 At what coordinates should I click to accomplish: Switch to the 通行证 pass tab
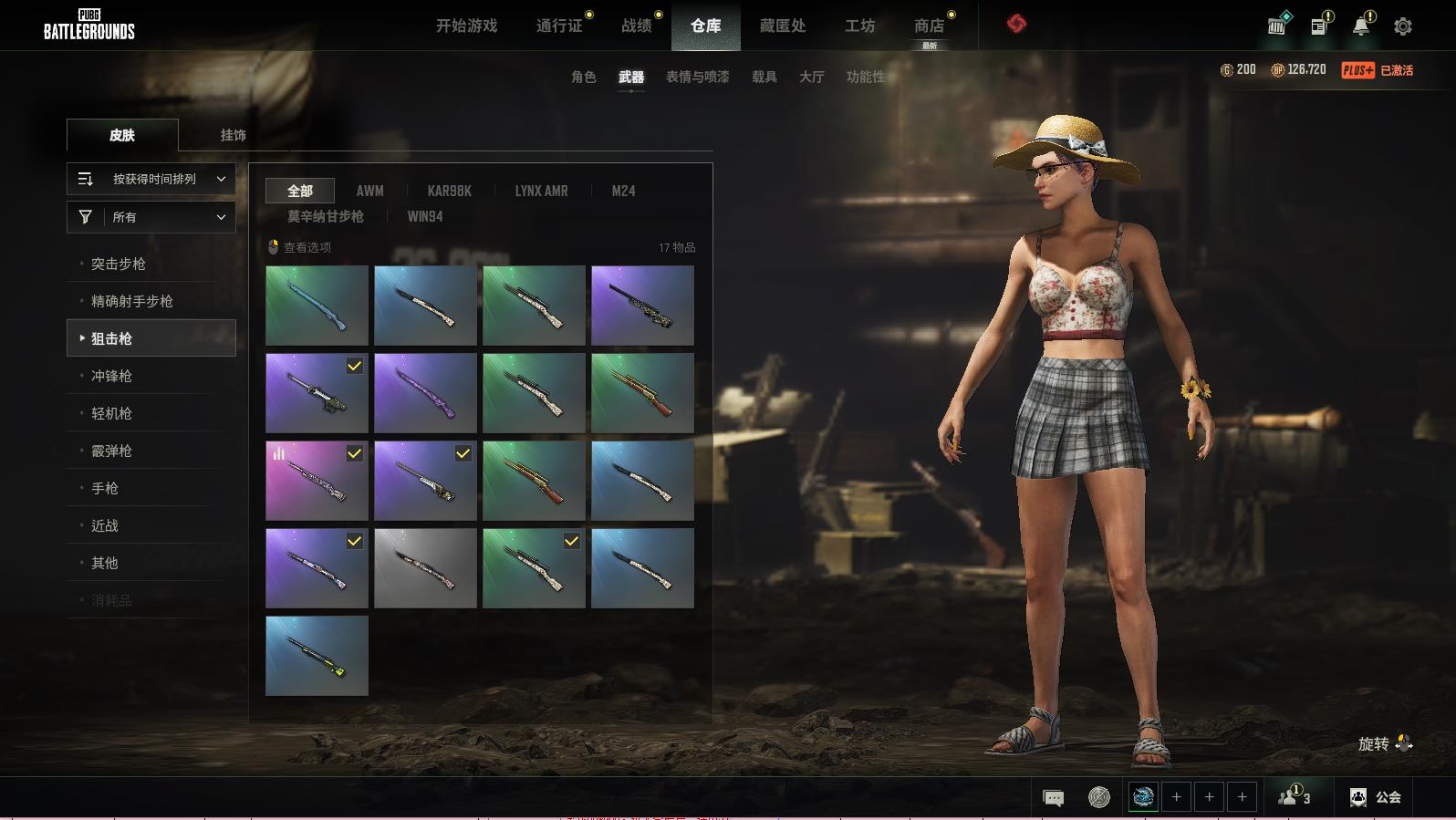[x=559, y=26]
